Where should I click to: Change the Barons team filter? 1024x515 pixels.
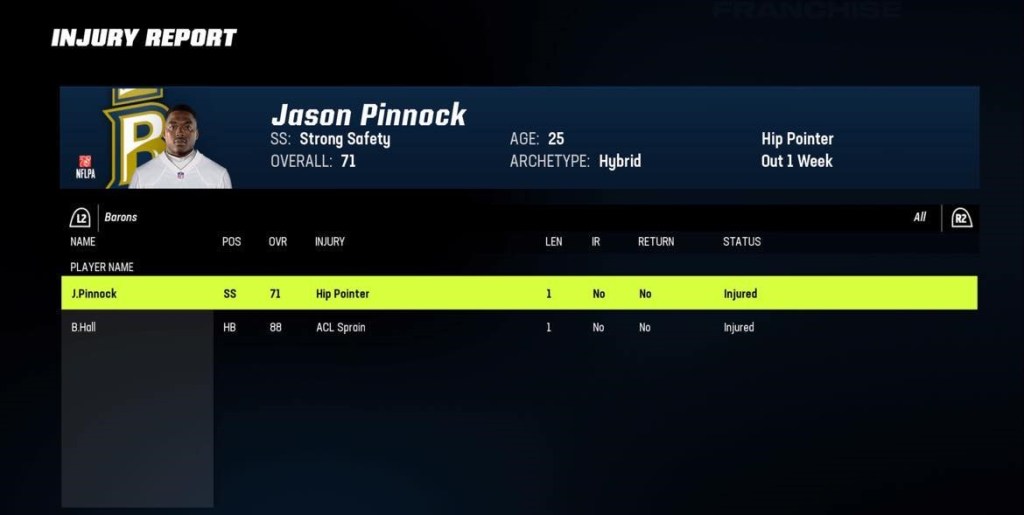[x=81, y=218]
